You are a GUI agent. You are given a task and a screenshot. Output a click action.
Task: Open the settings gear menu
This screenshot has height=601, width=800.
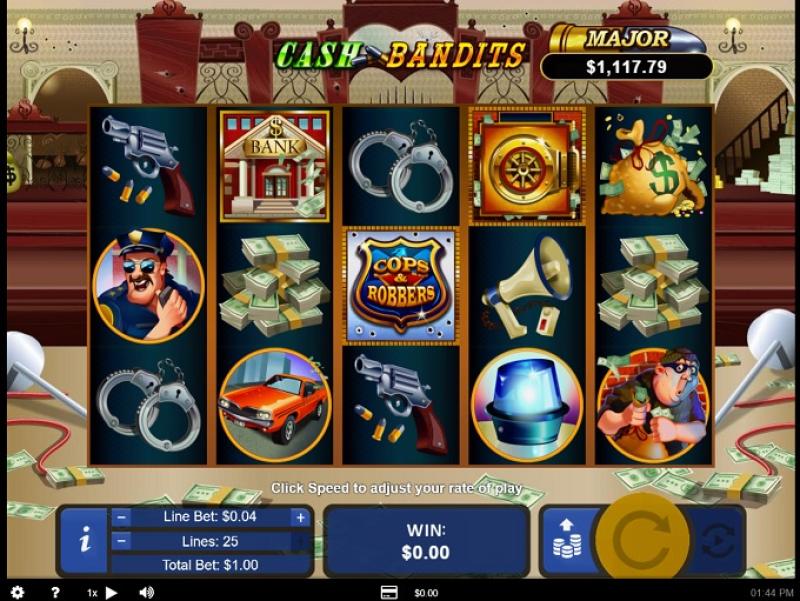17,592
